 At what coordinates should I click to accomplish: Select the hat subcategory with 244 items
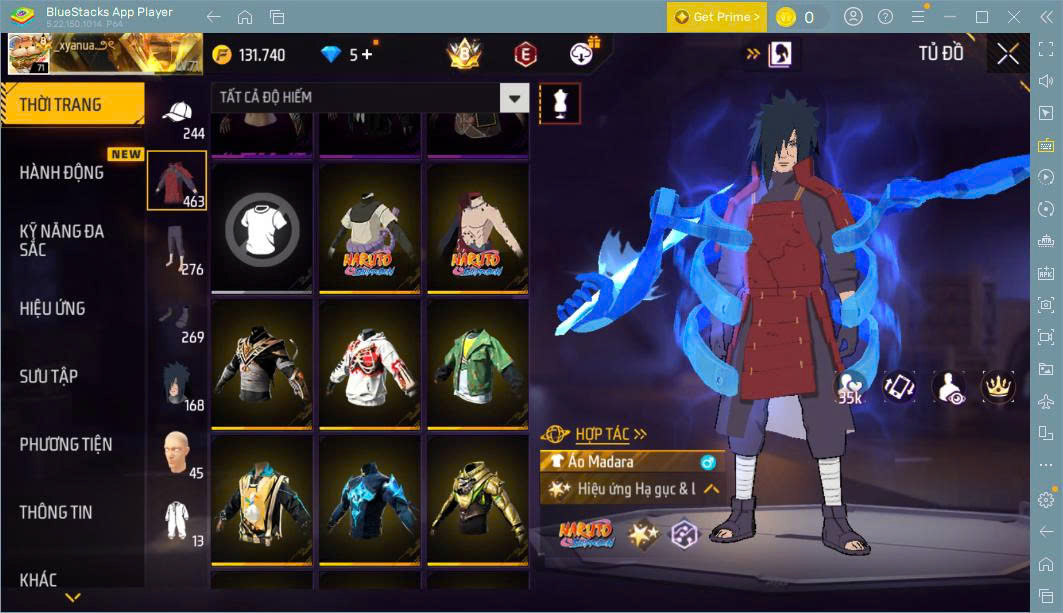178,116
